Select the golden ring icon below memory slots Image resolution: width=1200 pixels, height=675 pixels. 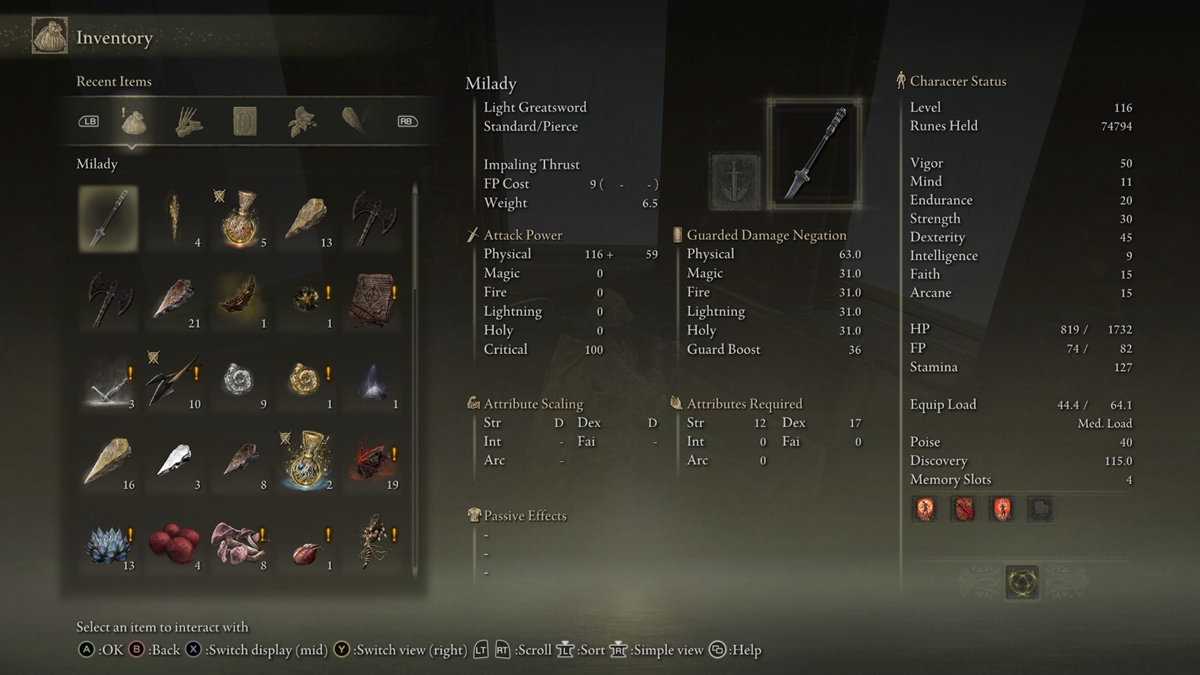(x=1022, y=581)
